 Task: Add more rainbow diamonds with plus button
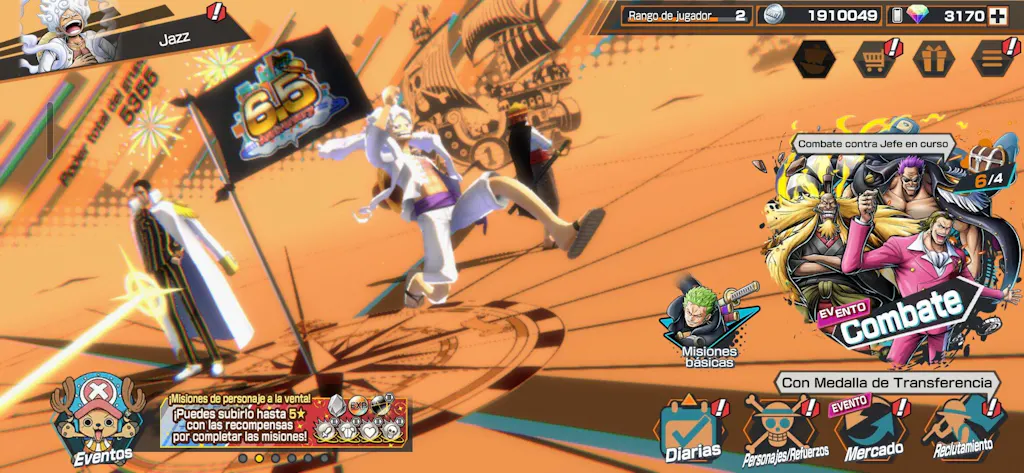[x=997, y=15]
